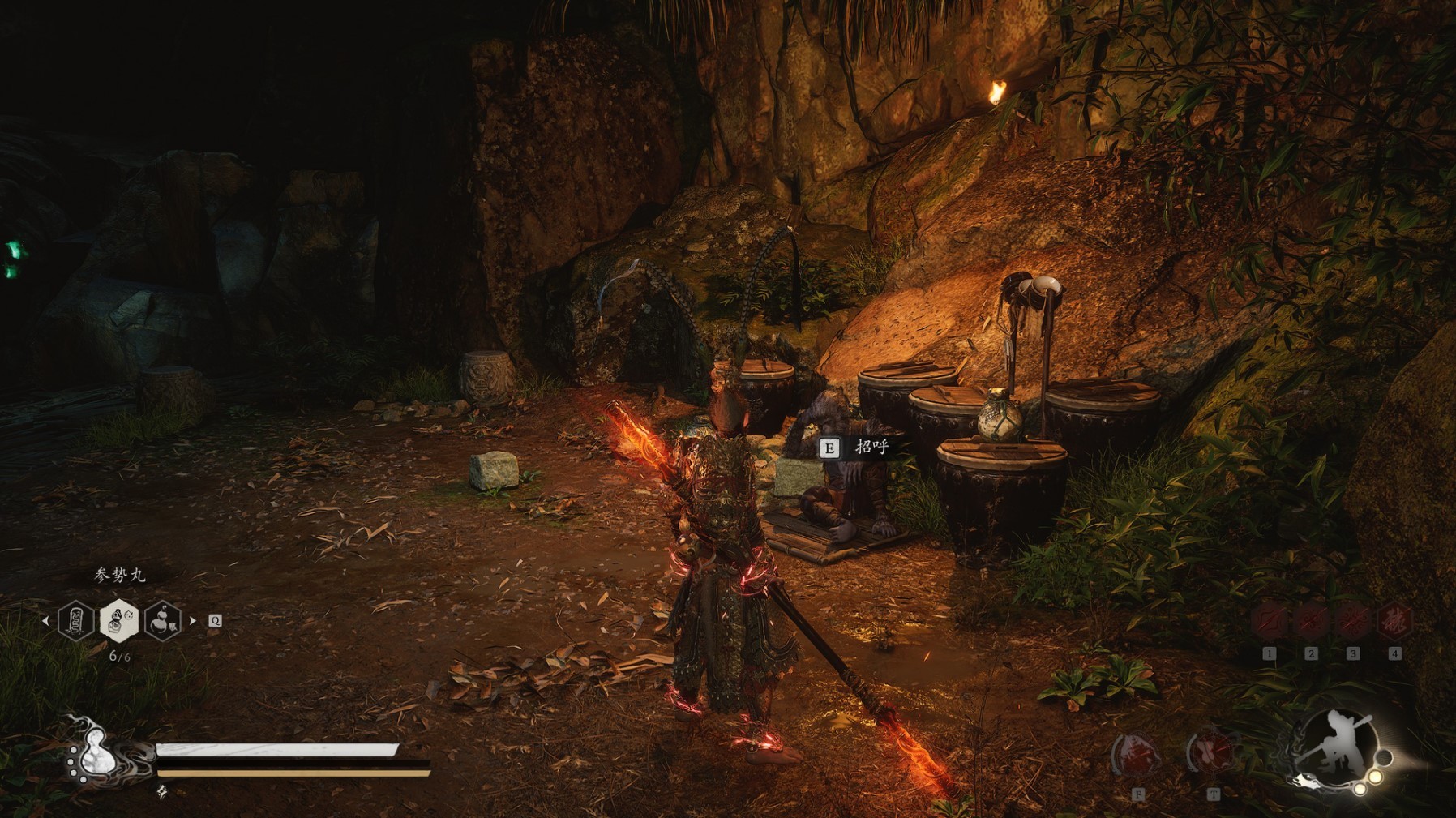
Task: Cycle quick items with the left arrow
Action: tap(45, 621)
